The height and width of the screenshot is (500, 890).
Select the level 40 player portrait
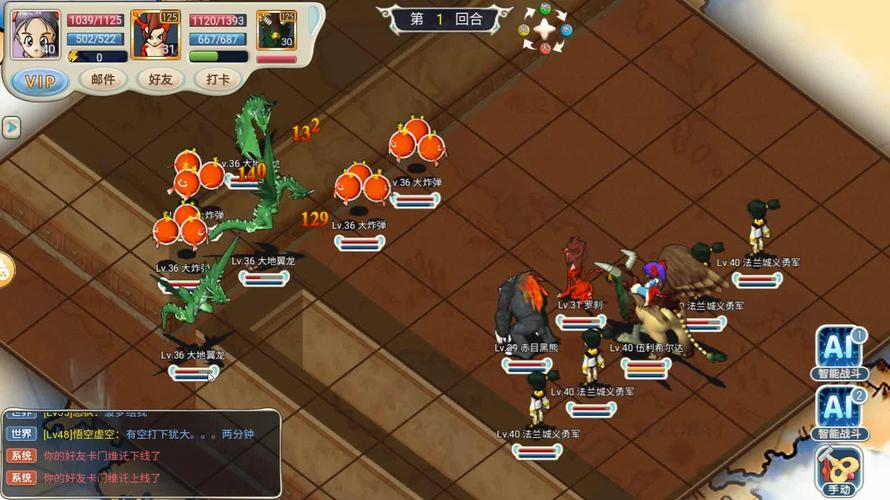tap(35, 35)
